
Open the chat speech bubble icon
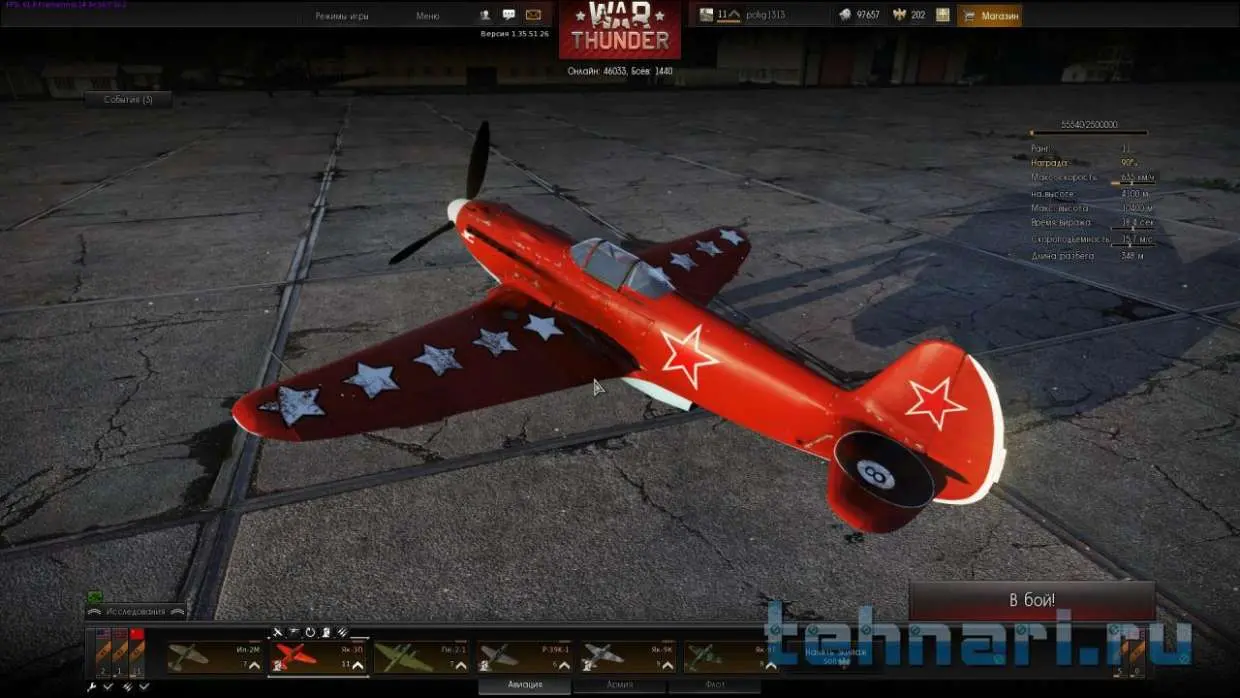coord(509,15)
